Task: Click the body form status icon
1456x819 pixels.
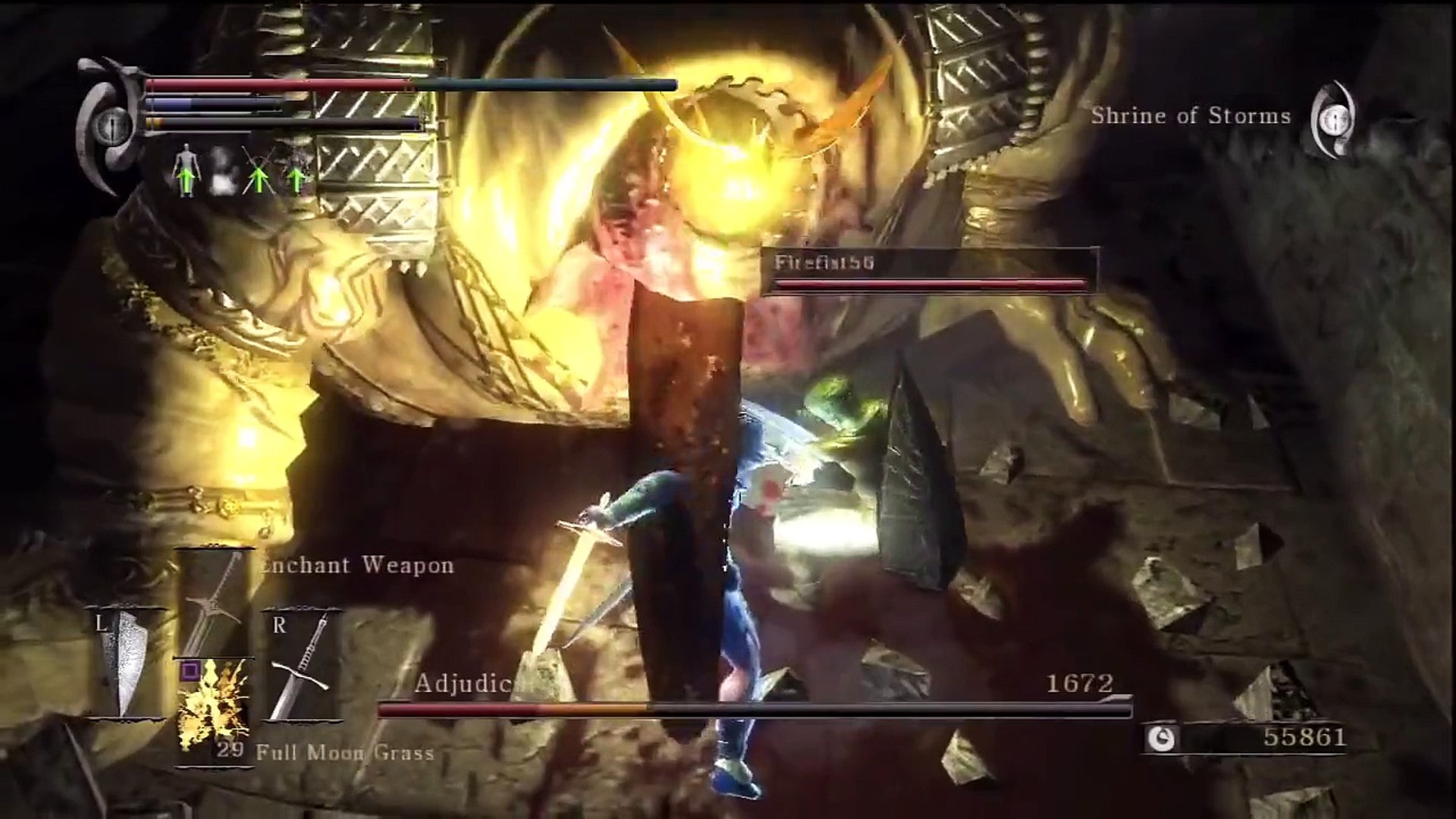Action: (x=184, y=172)
